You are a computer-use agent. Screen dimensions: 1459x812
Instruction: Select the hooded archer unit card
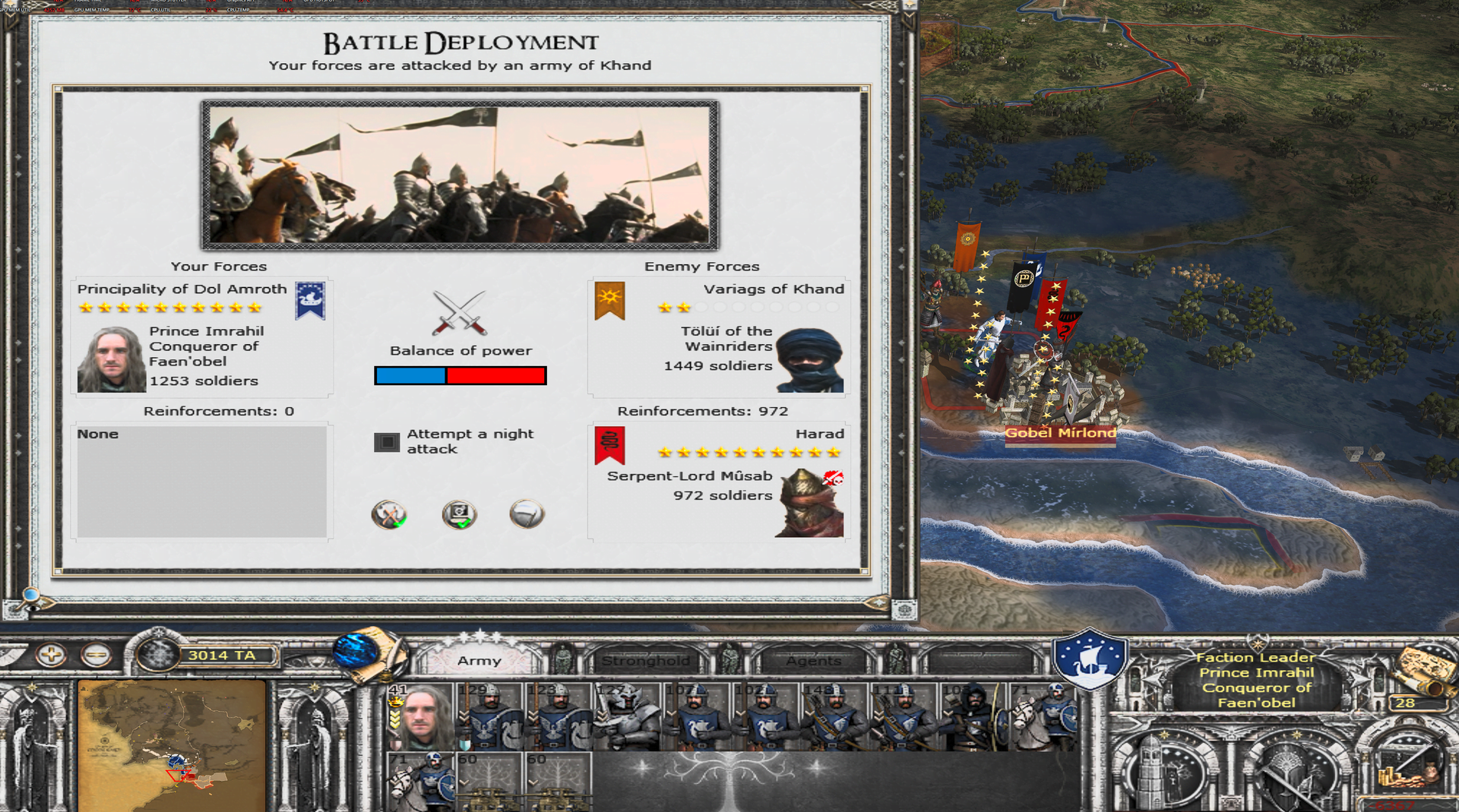pos(973,717)
